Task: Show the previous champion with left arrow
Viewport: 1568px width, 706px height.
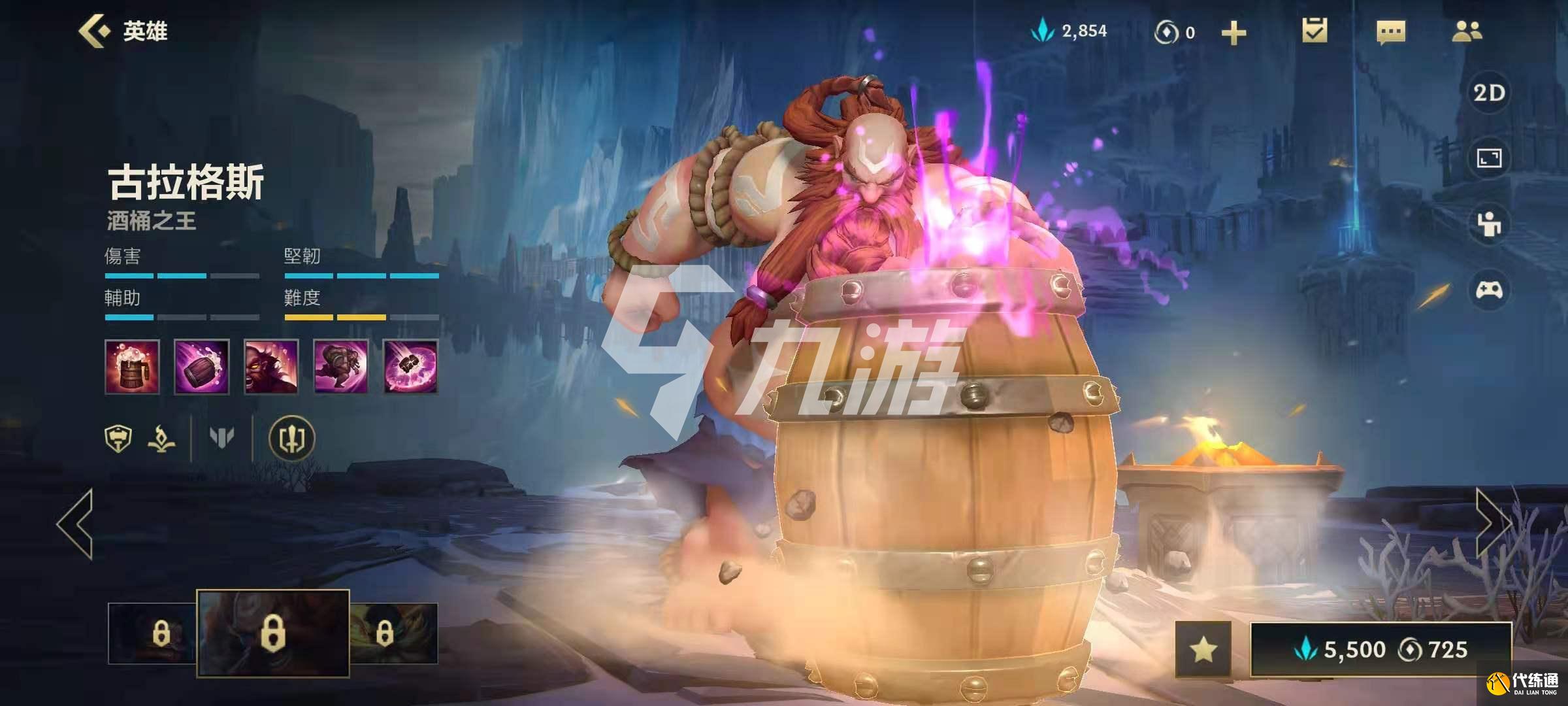Action: [75, 524]
